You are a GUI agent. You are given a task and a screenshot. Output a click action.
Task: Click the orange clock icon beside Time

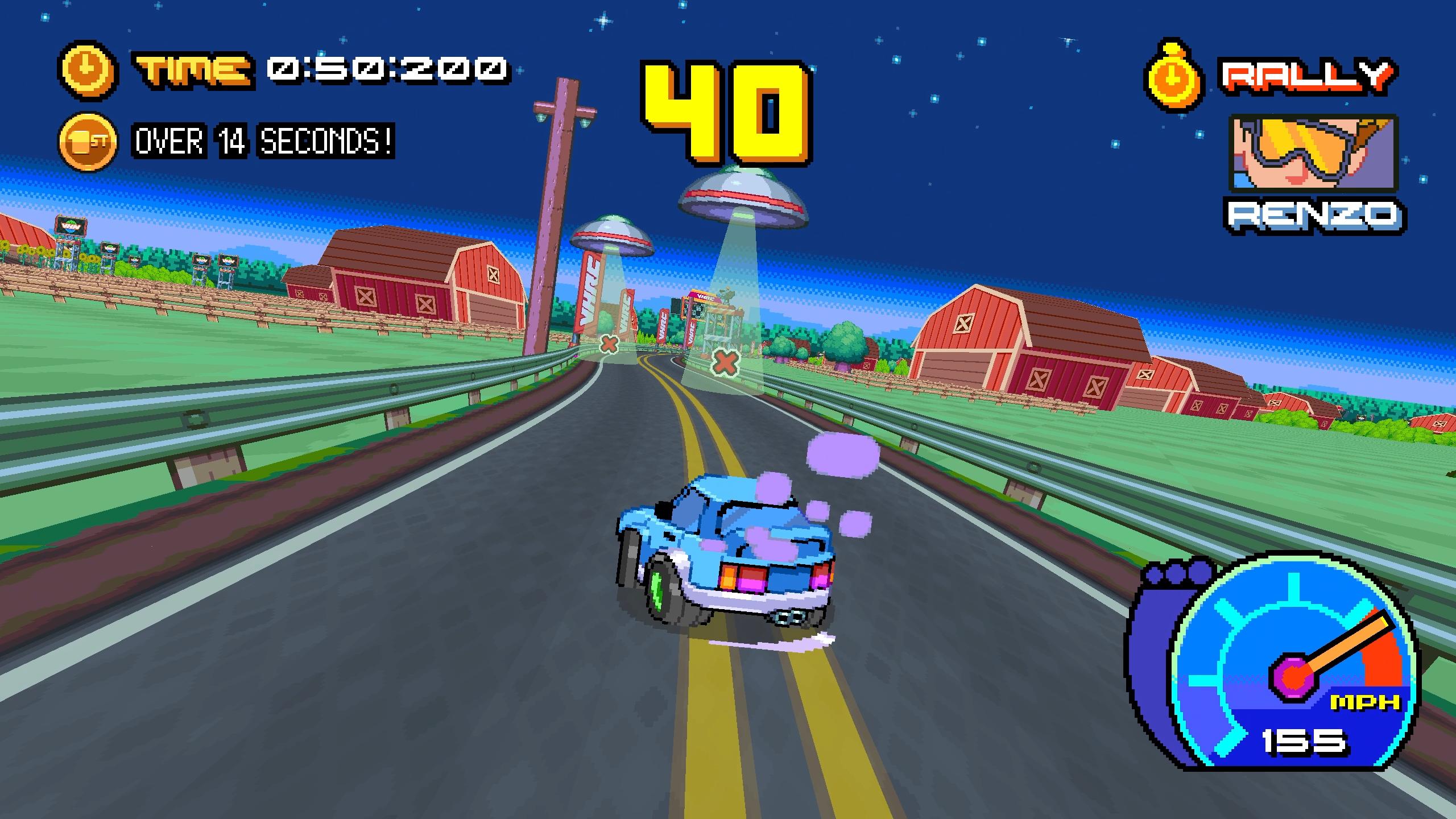pyautogui.click(x=88, y=69)
